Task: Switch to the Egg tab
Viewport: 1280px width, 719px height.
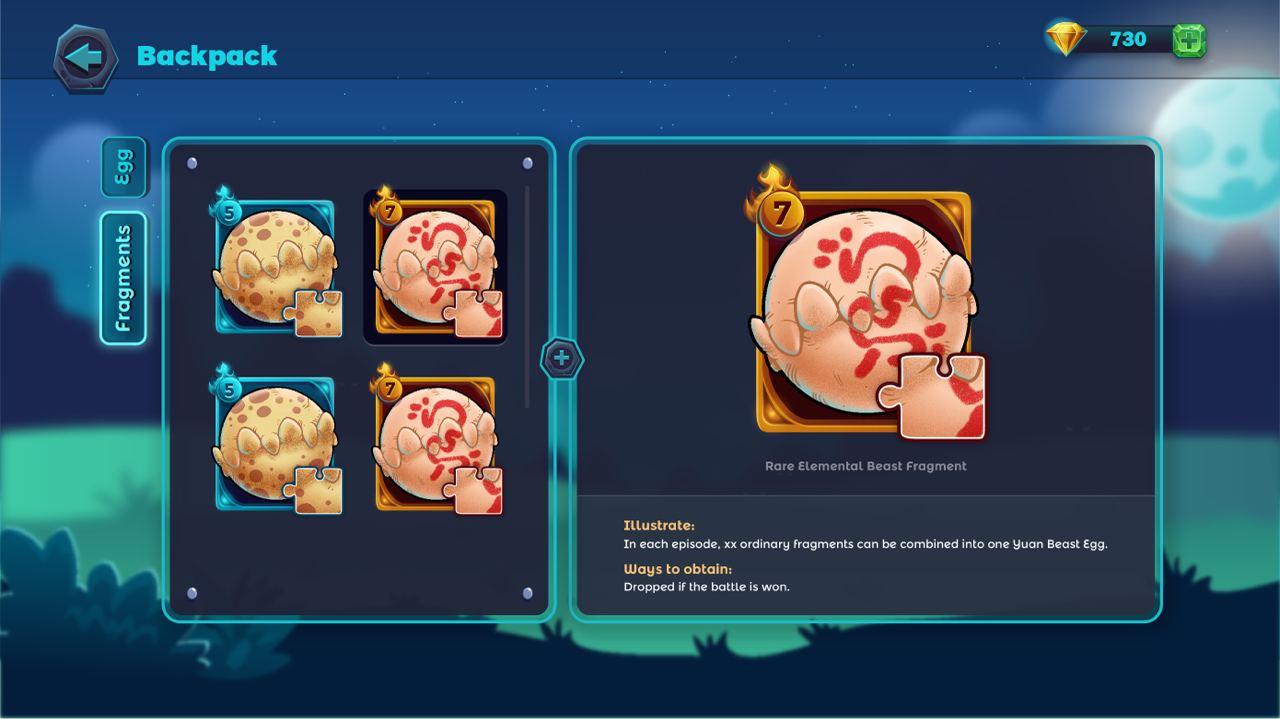Action: (x=124, y=167)
